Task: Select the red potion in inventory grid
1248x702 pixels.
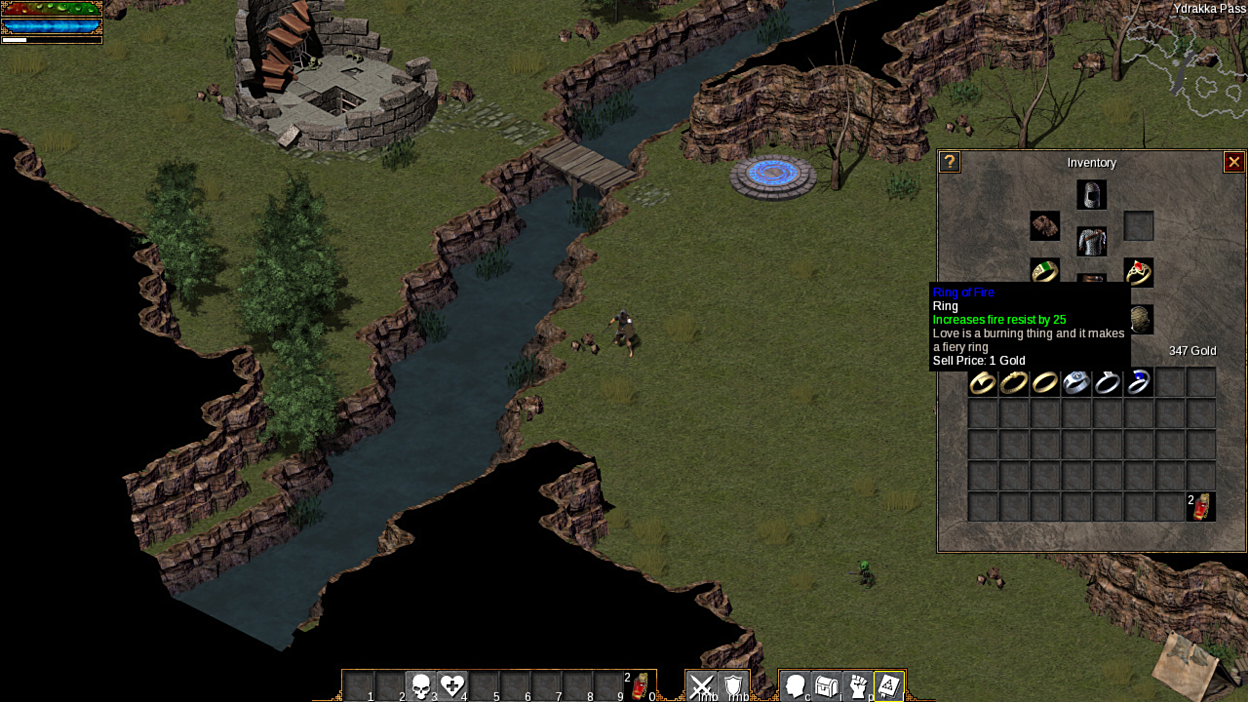Action: pyautogui.click(x=1200, y=506)
